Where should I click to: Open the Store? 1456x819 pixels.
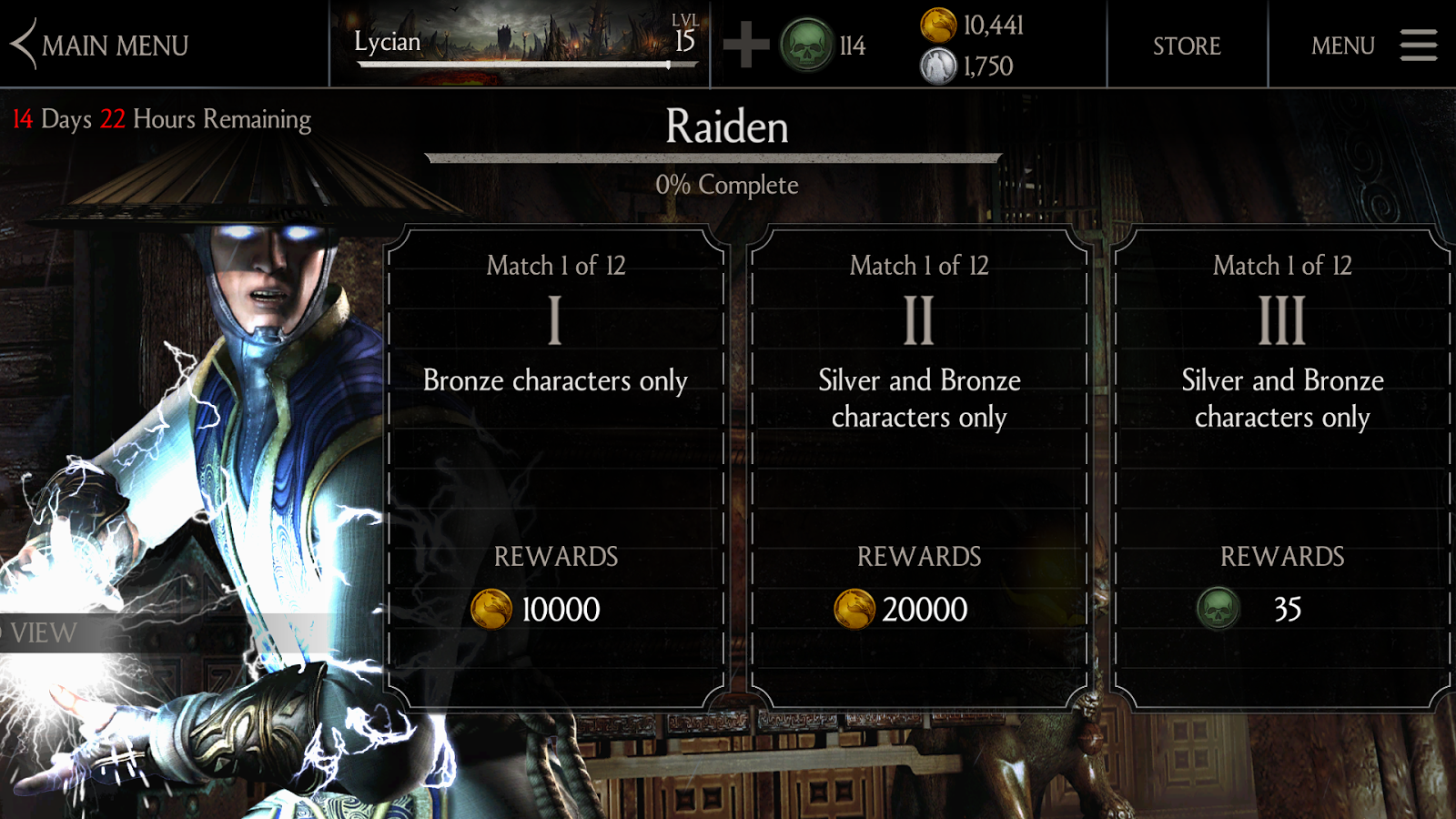1187,45
